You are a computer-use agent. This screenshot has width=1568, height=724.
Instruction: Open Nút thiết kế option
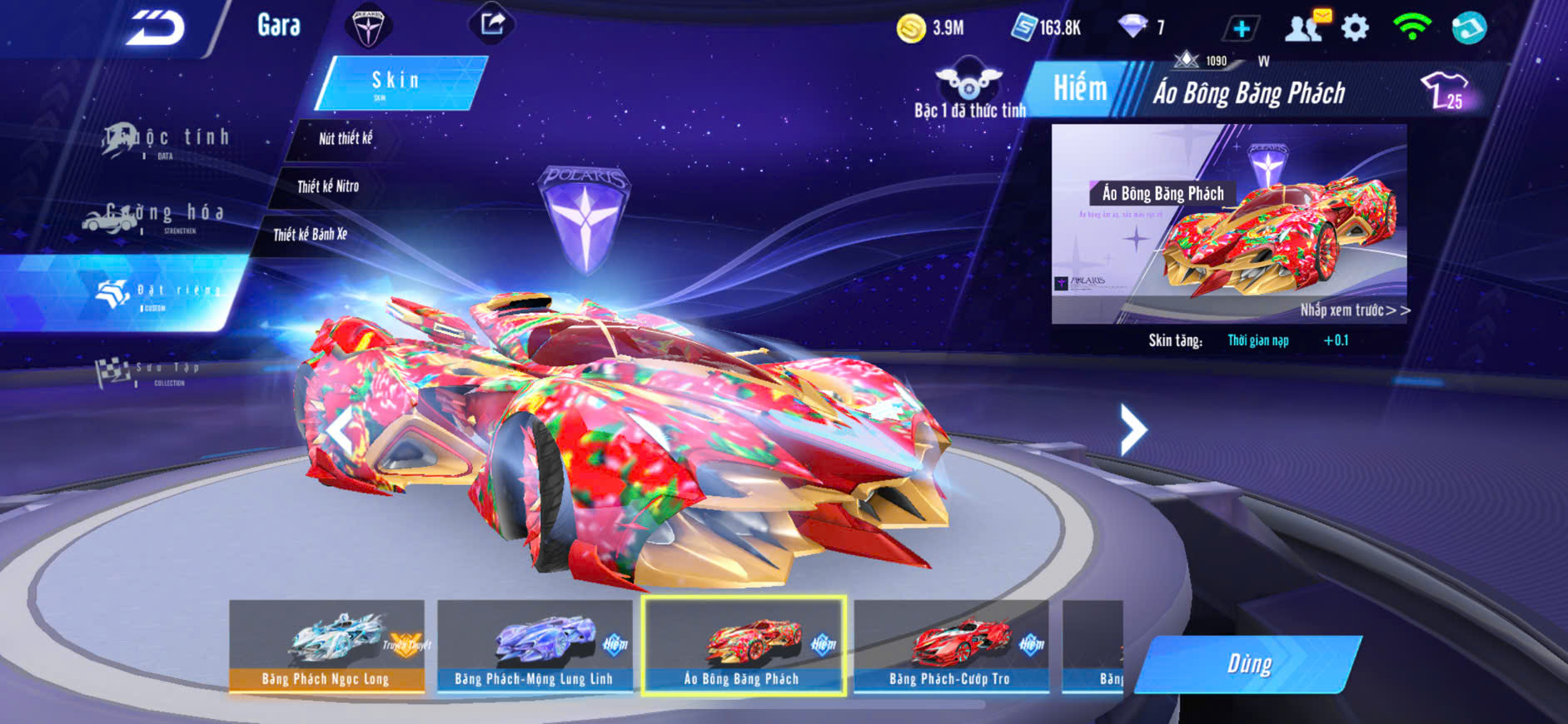(345, 138)
